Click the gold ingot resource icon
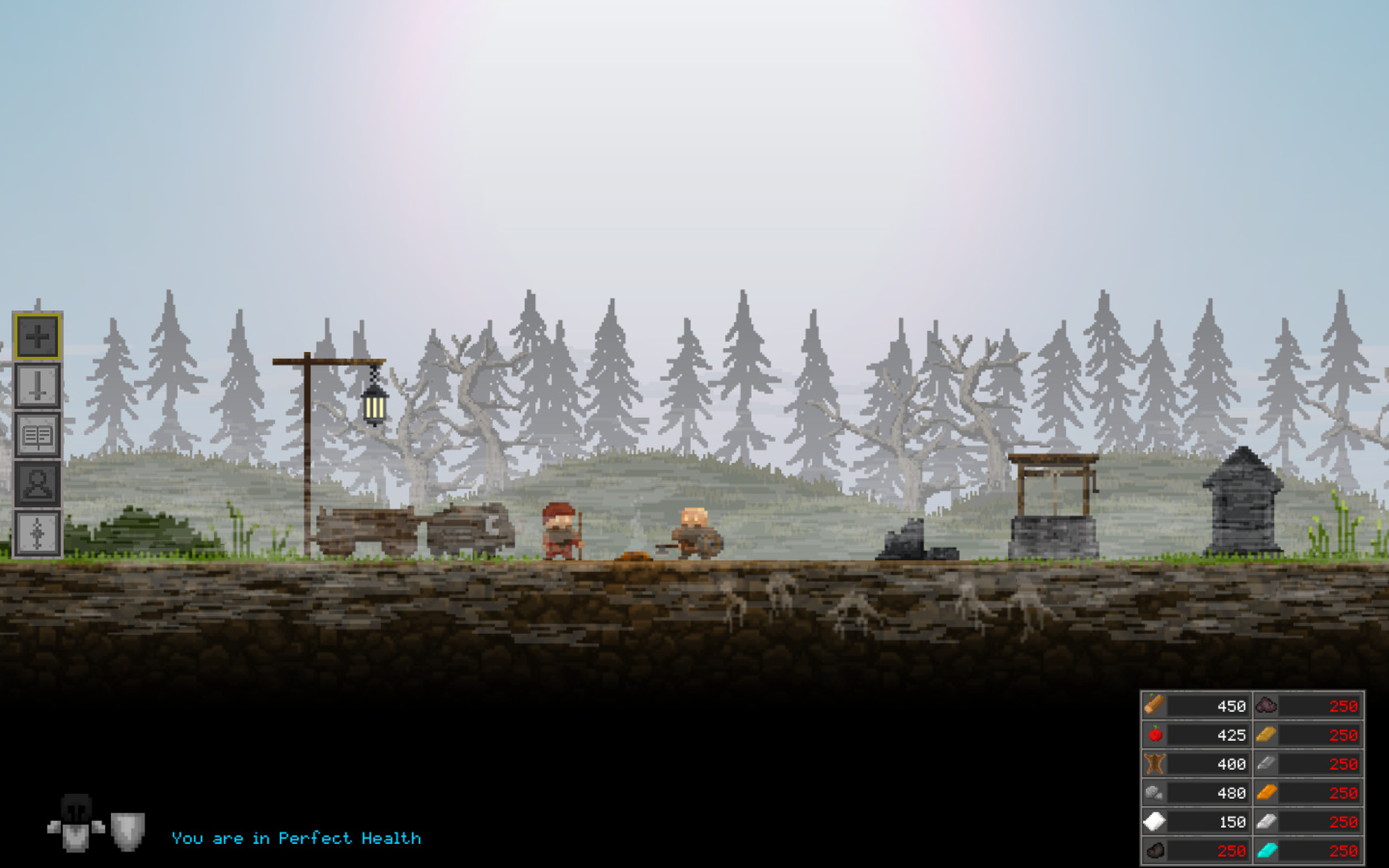 [x=1266, y=735]
